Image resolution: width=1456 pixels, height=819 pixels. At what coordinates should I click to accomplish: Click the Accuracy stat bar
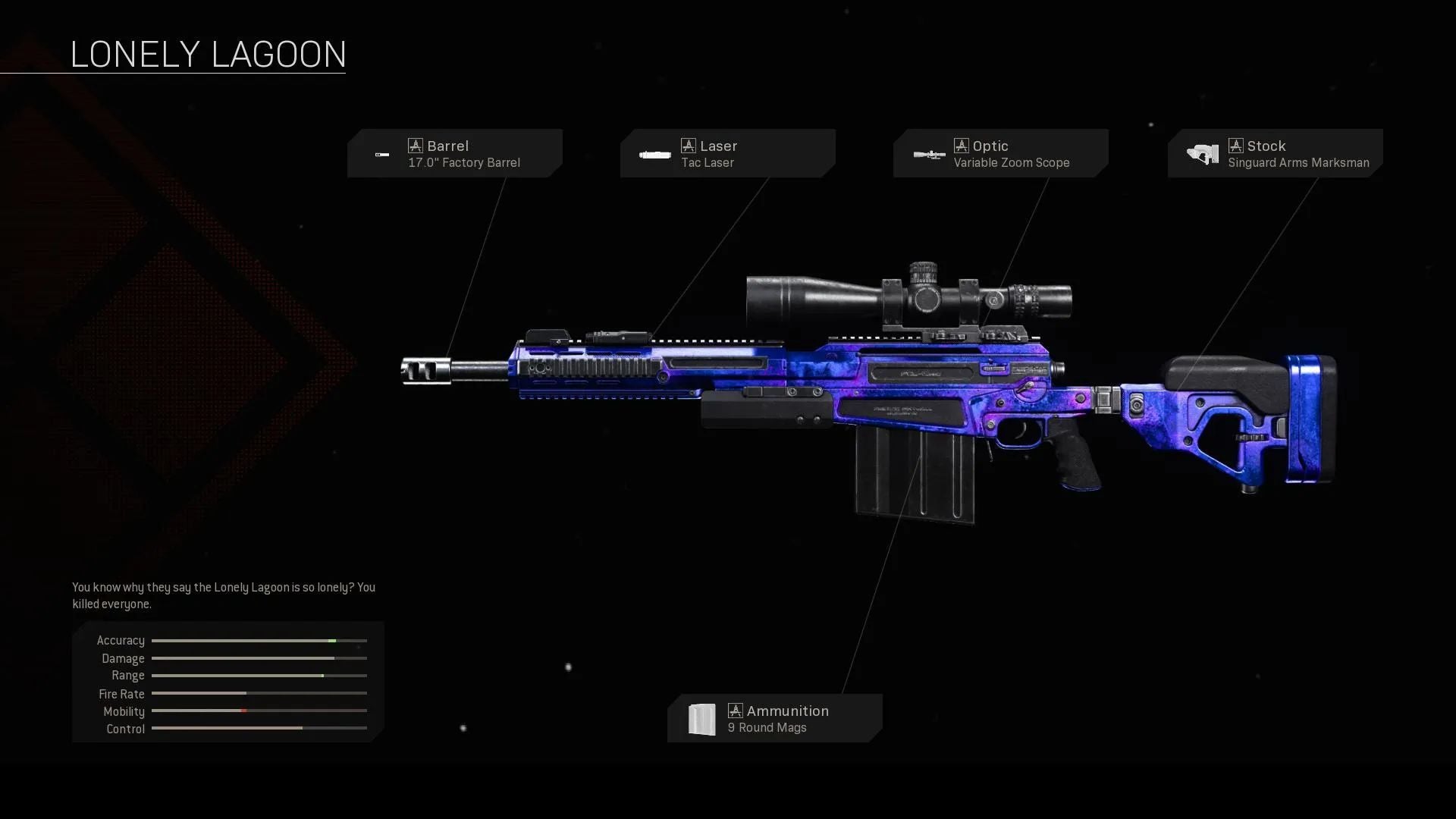(259, 640)
